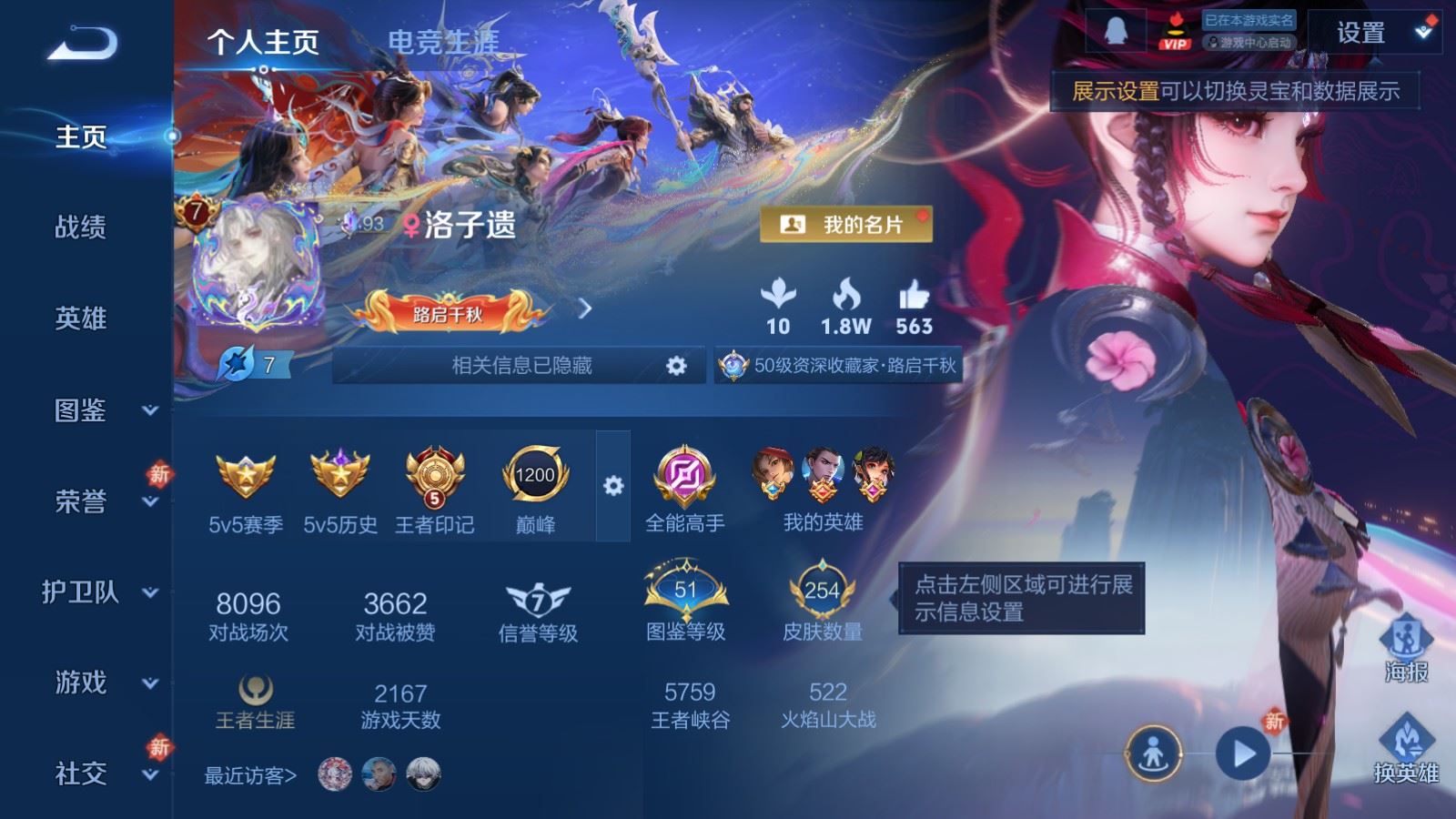Expand the 图鉴 sidebar section
This screenshot has height=819, width=1456.
82,411
